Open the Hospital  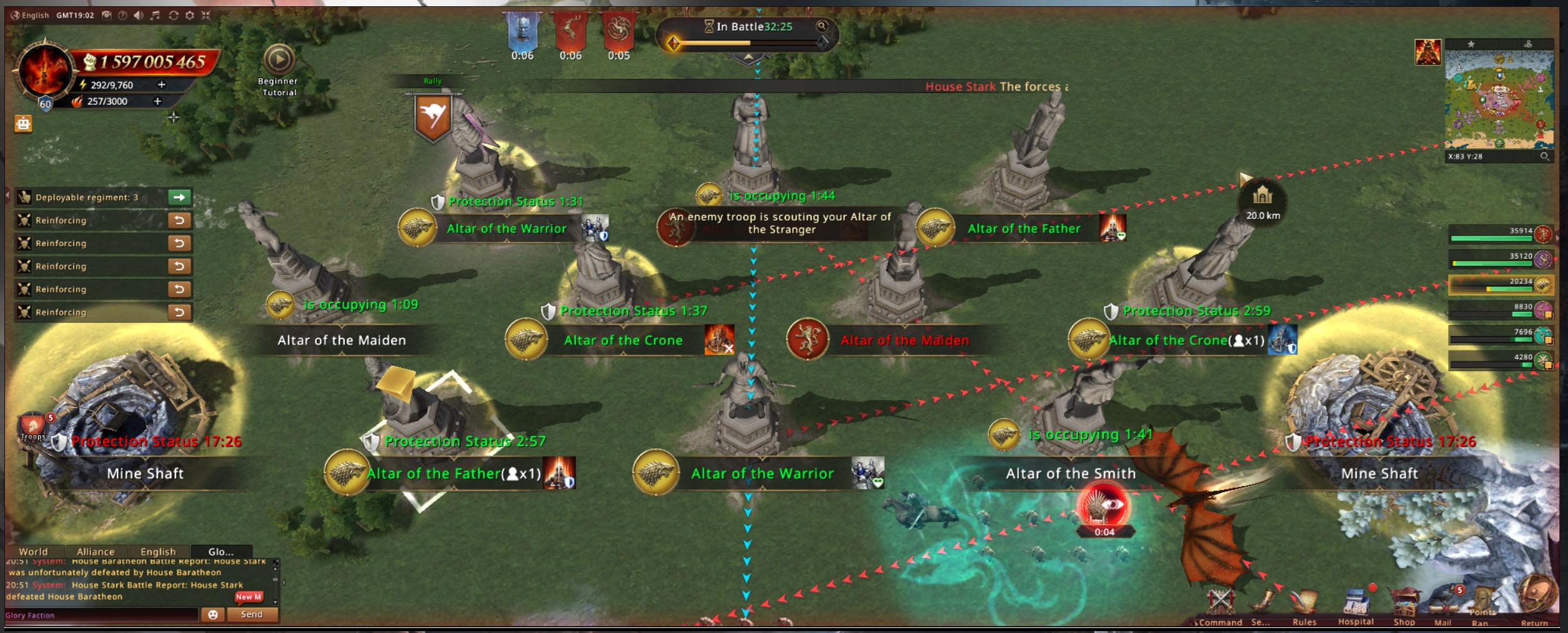[1356, 605]
